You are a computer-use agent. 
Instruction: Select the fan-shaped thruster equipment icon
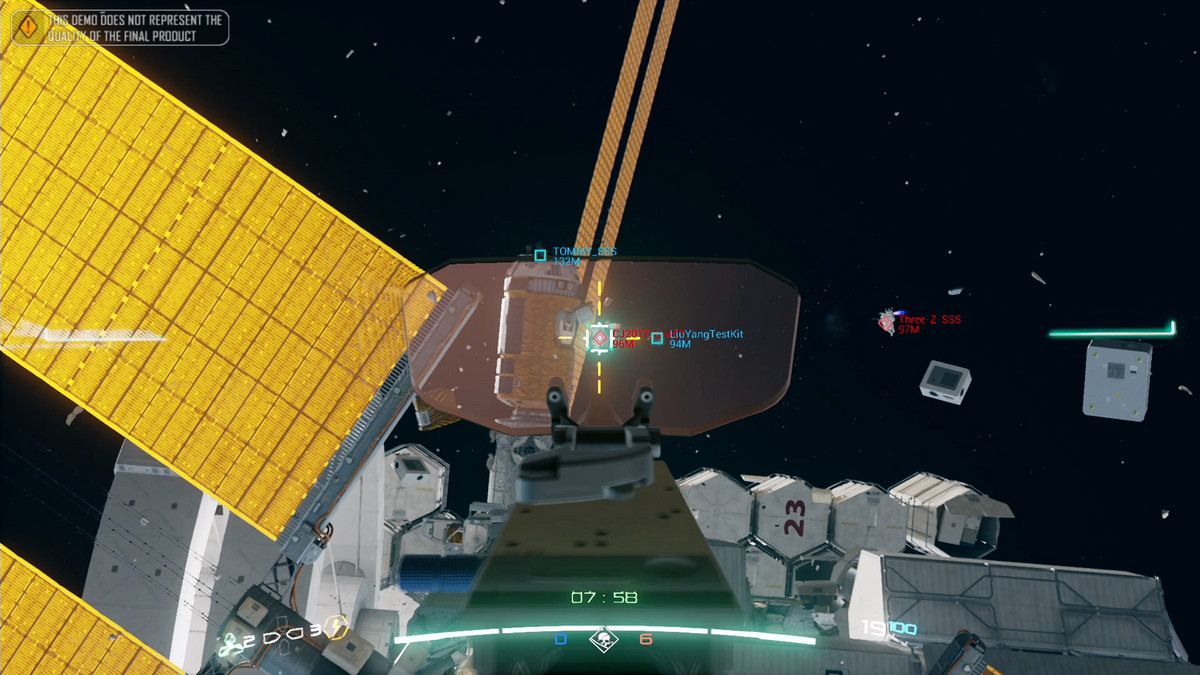tap(232, 643)
